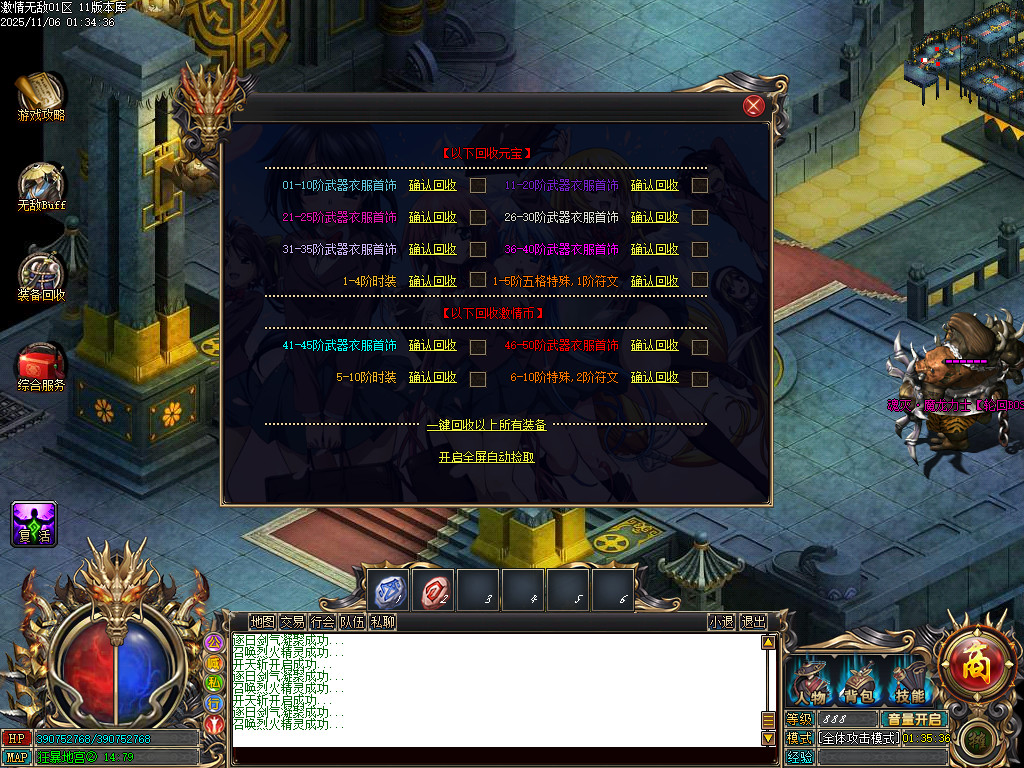Open the 无敌Buff icon
Viewport: 1024px width, 768px height.
(x=40, y=186)
